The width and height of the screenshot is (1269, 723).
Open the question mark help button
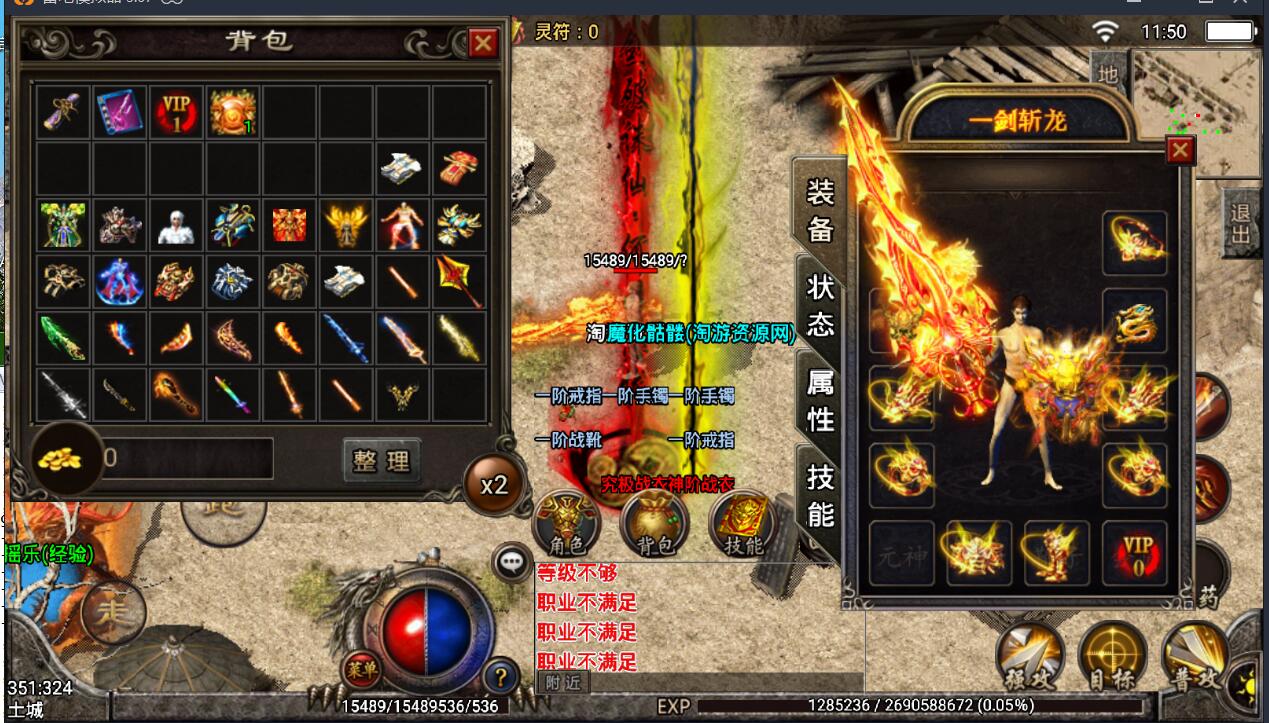pos(500,677)
